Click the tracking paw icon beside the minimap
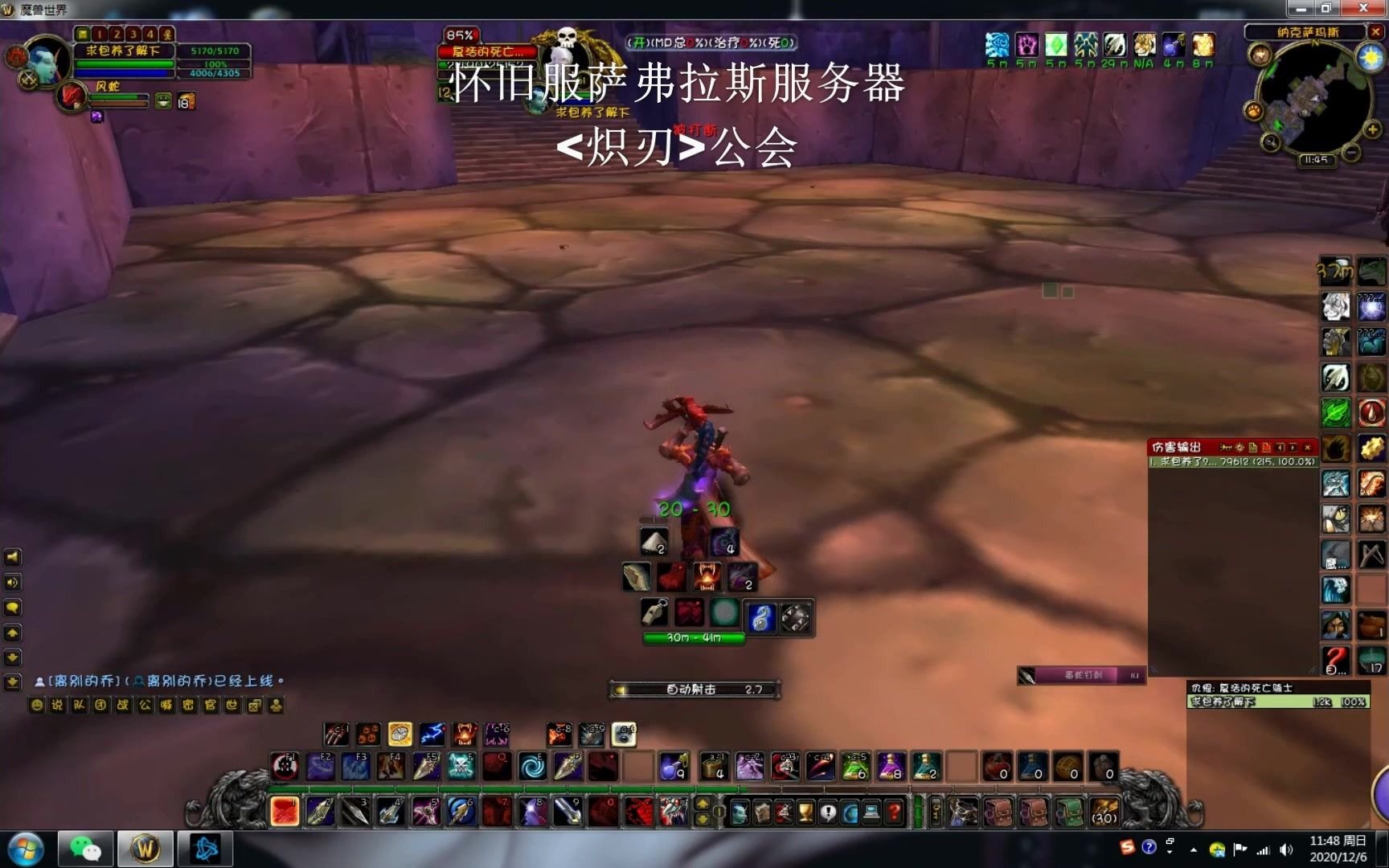 (x=1254, y=112)
